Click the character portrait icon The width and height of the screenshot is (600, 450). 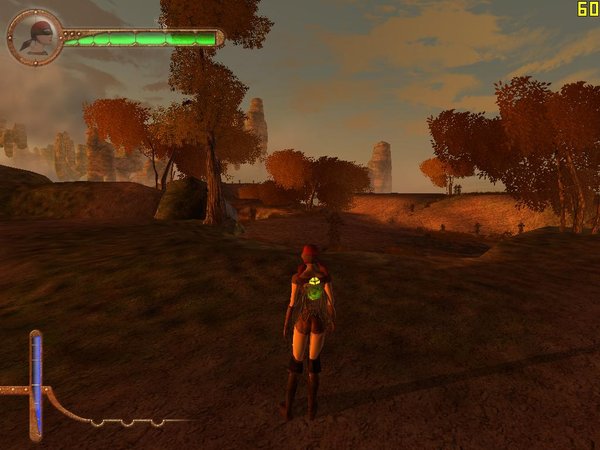[36, 37]
